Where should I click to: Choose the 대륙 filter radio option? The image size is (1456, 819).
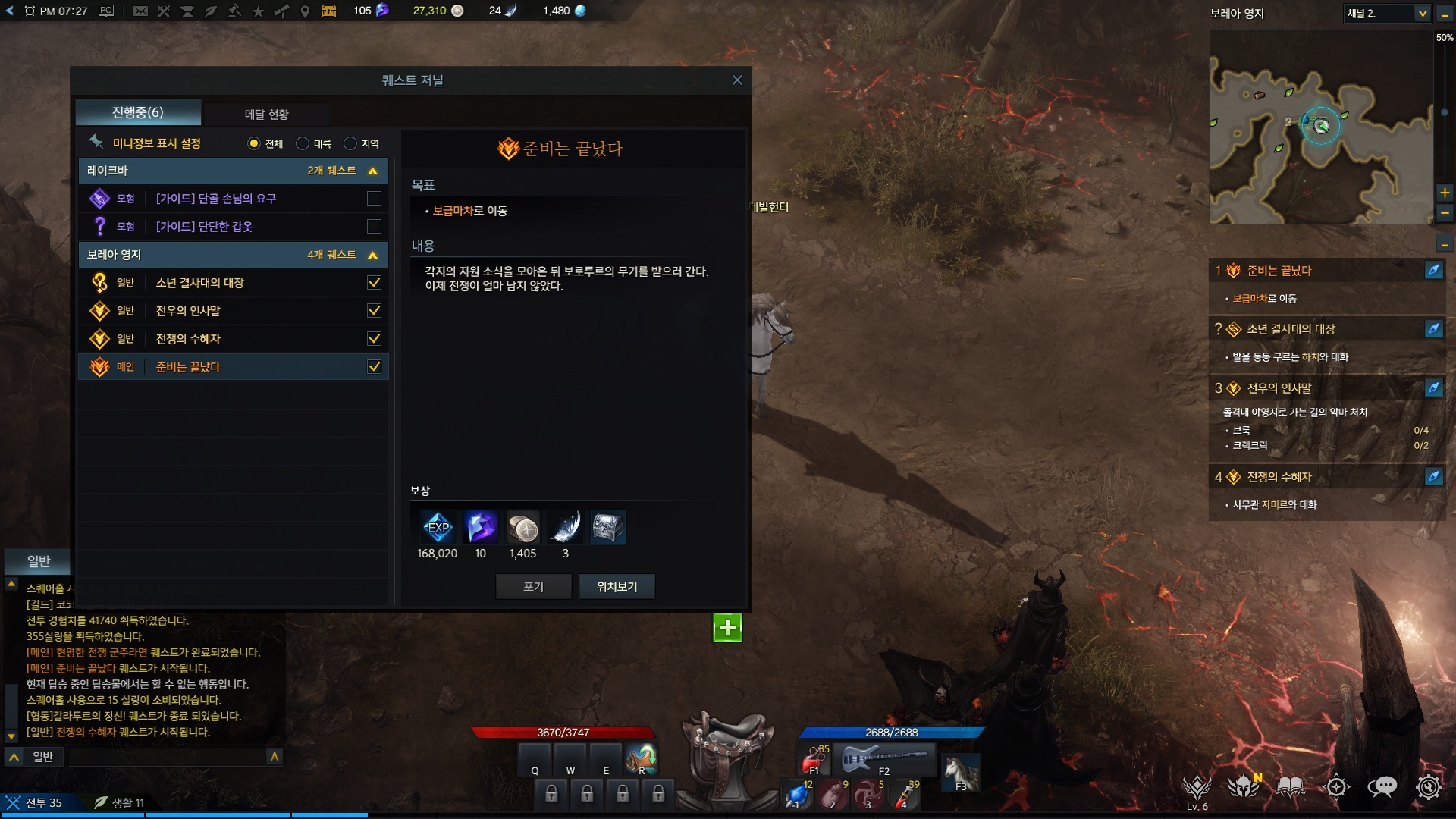point(303,143)
